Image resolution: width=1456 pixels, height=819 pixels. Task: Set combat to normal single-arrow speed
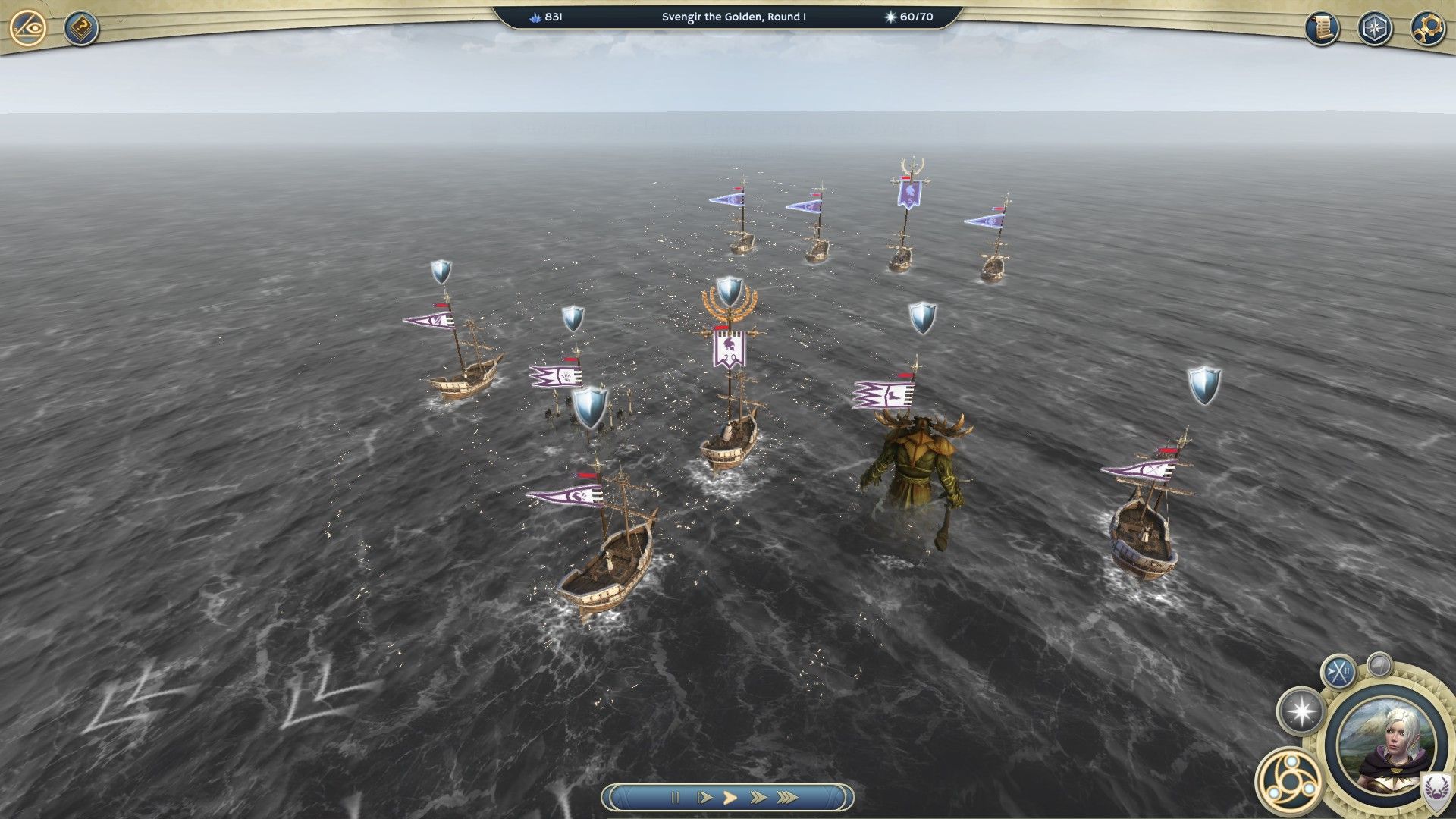tap(730, 797)
